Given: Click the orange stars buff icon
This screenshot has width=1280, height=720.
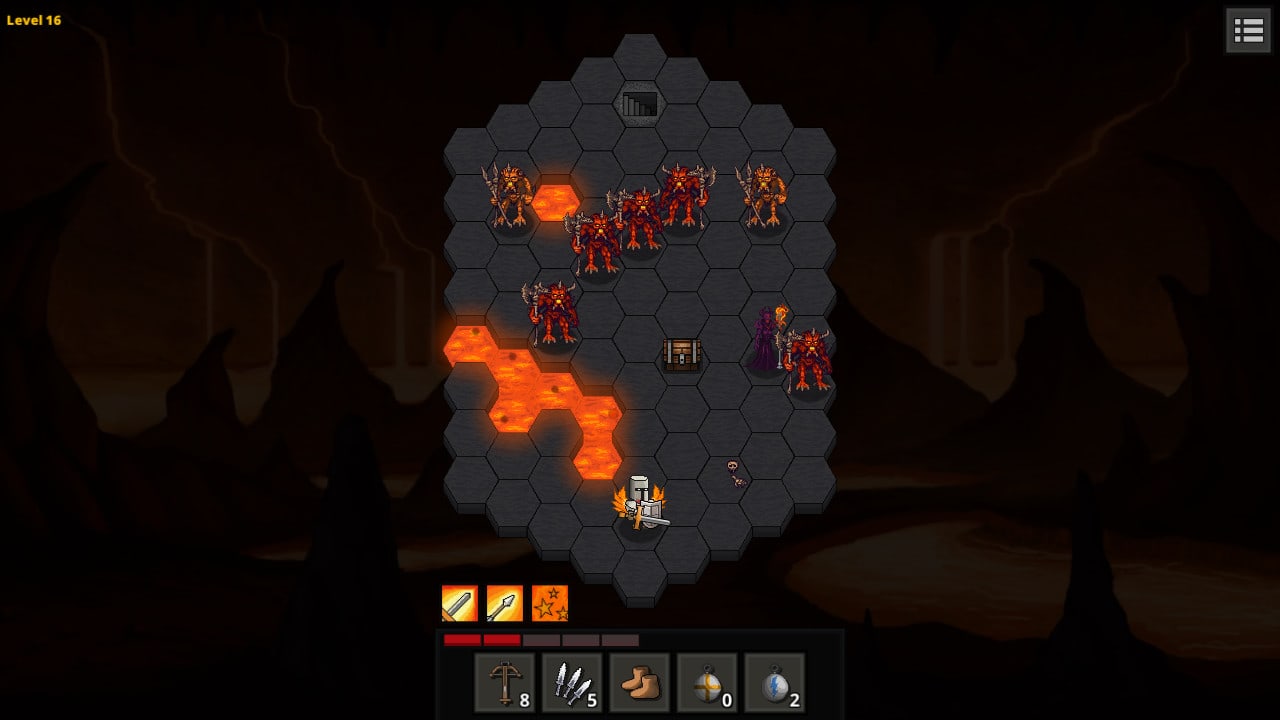Looking at the screenshot, I should pos(550,603).
